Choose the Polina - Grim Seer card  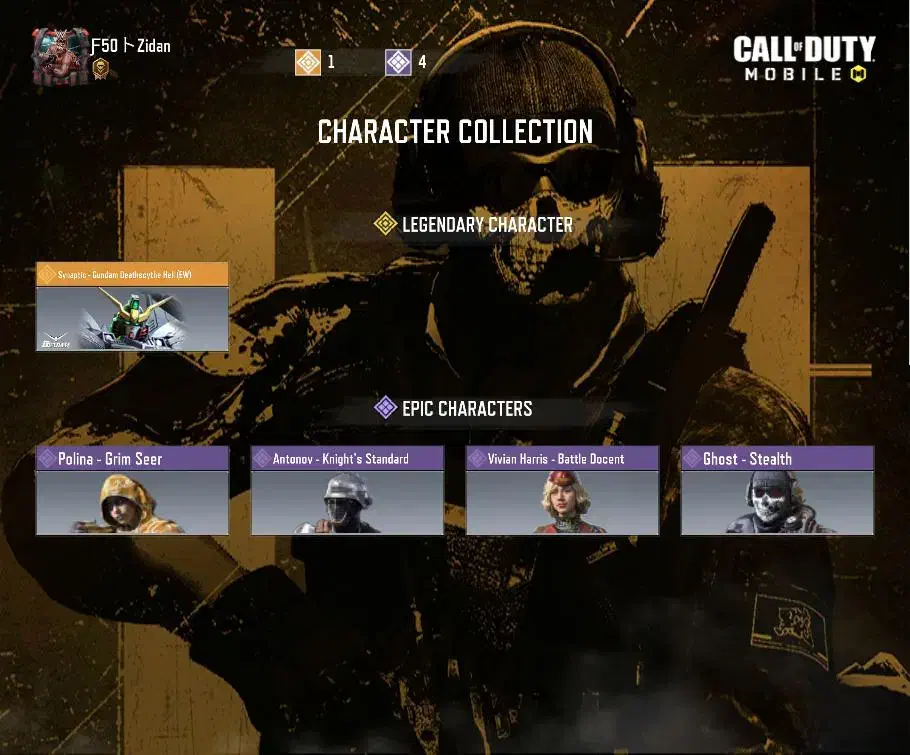click(132, 491)
